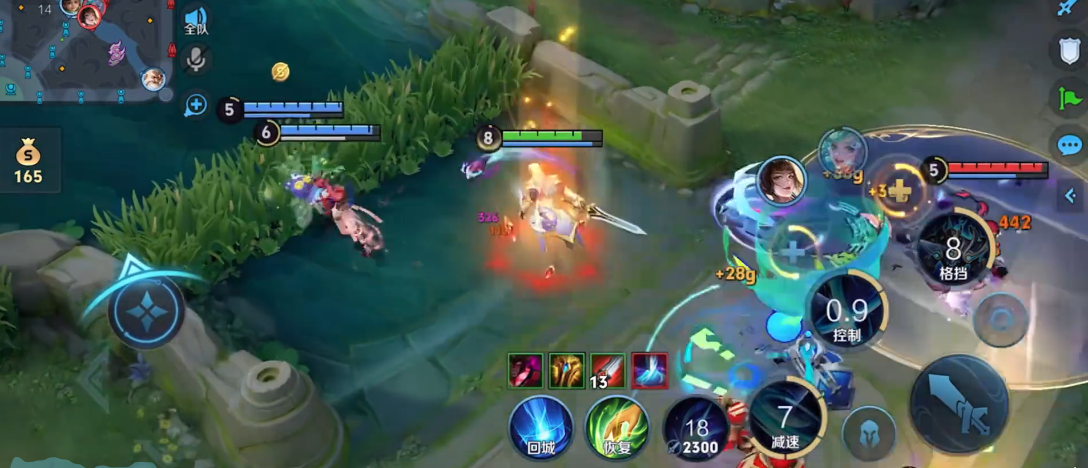Use the Restore (恢复) heal spell
The height and width of the screenshot is (468, 1088).
pos(618,426)
